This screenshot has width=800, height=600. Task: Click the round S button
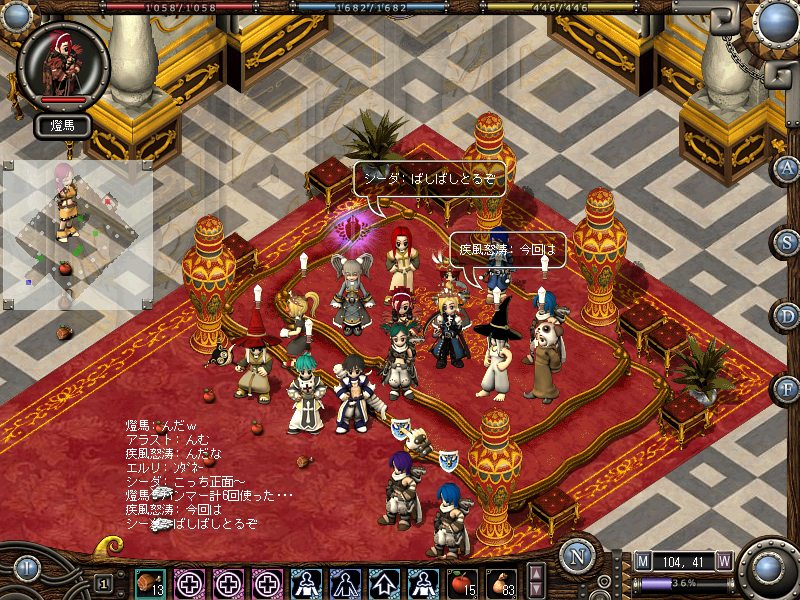click(x=788, y=242)
